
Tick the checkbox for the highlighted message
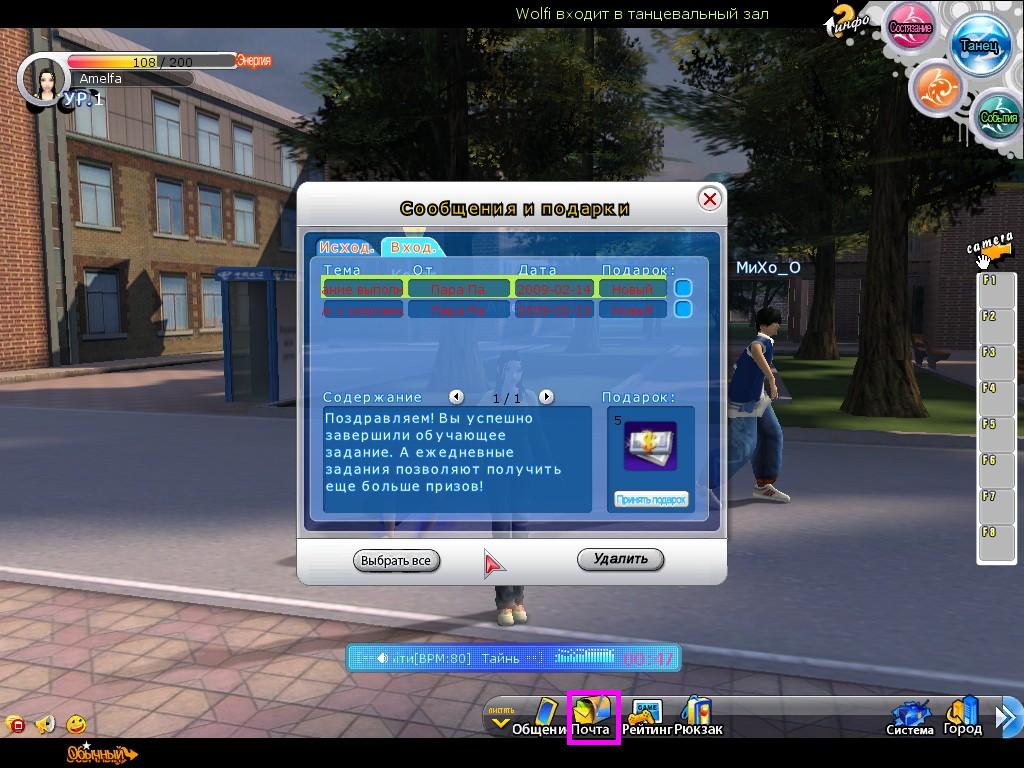coord(683,288)
